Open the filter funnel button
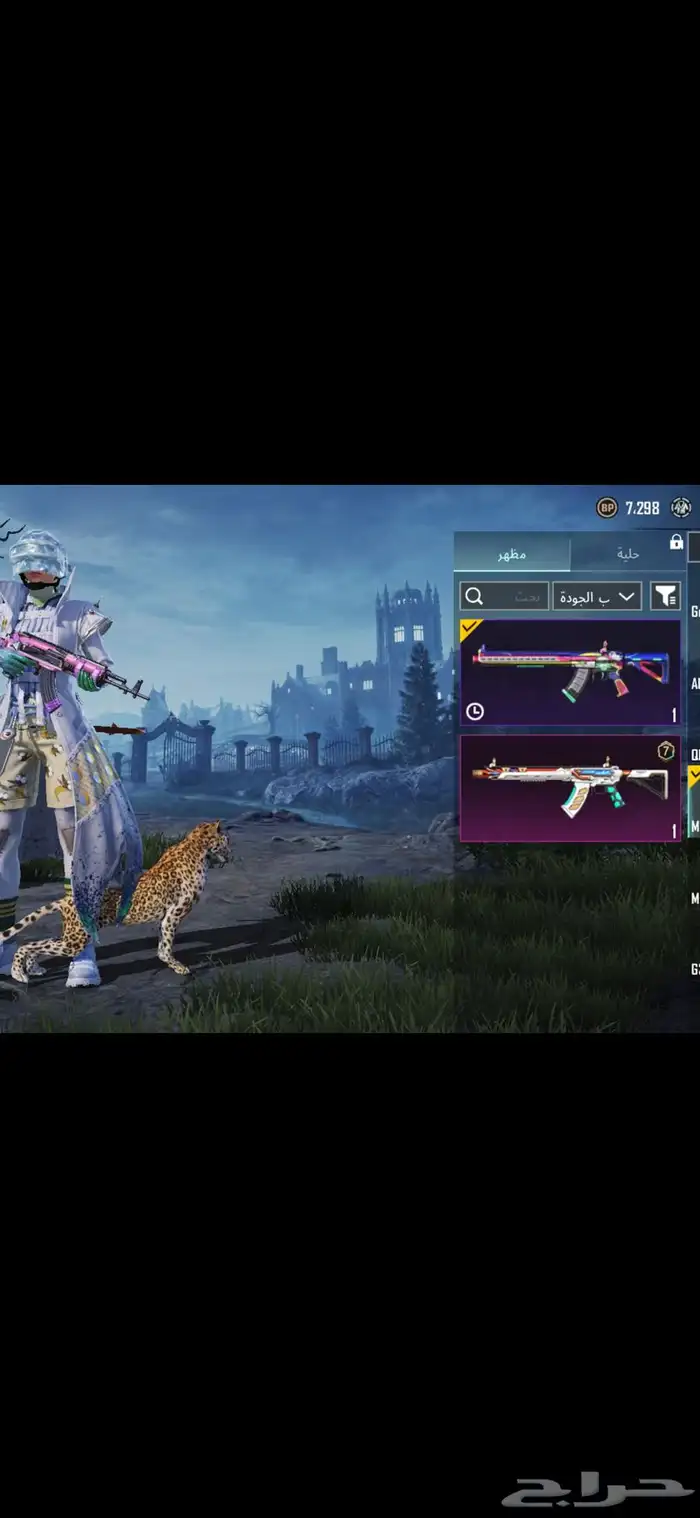 click(x=665, y=597)
